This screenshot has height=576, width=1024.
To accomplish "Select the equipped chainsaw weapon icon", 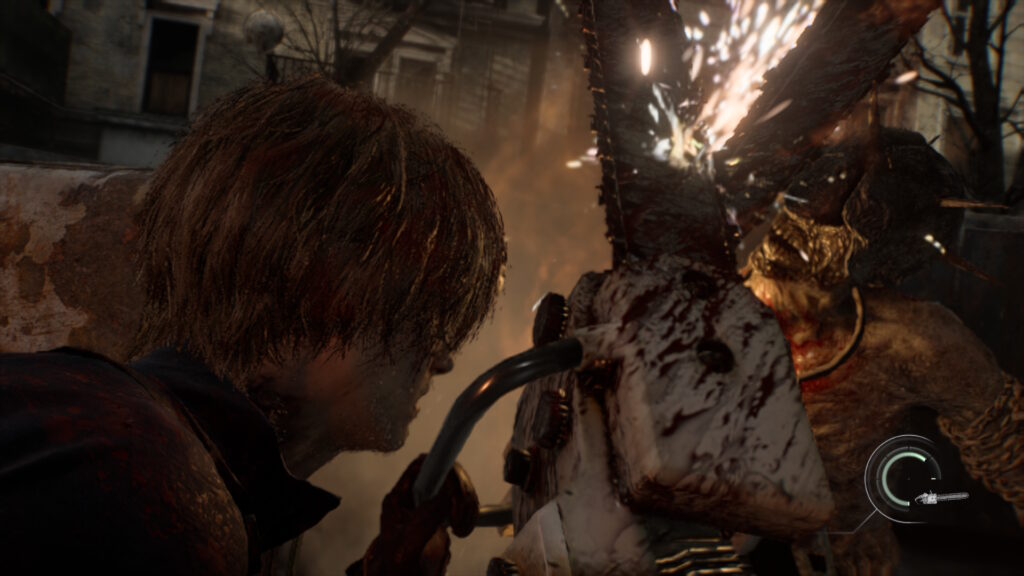I will [941, 497].
